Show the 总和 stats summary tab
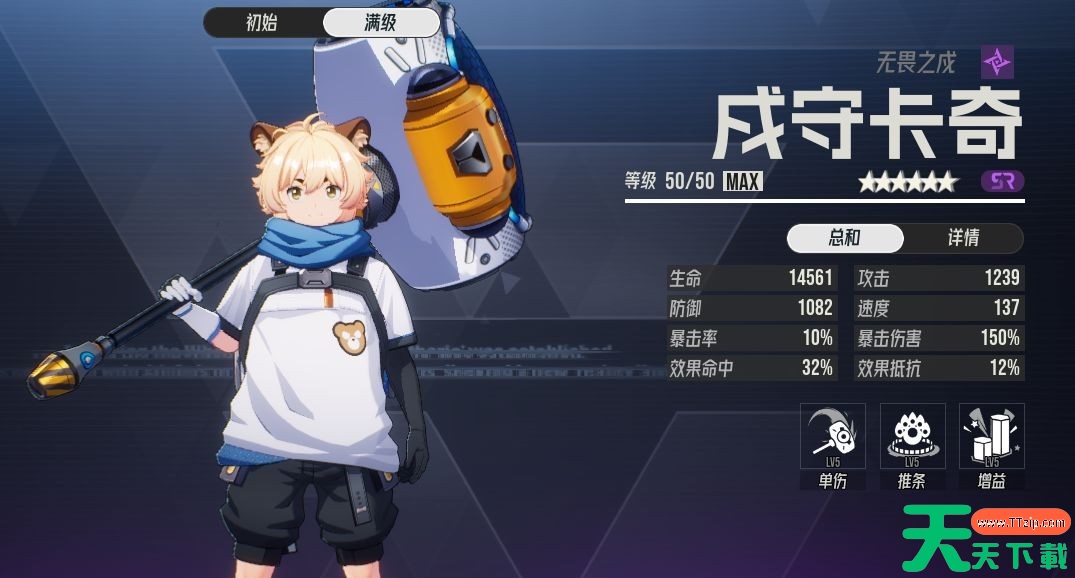The image size is (1075, 578). coord(845,238)
